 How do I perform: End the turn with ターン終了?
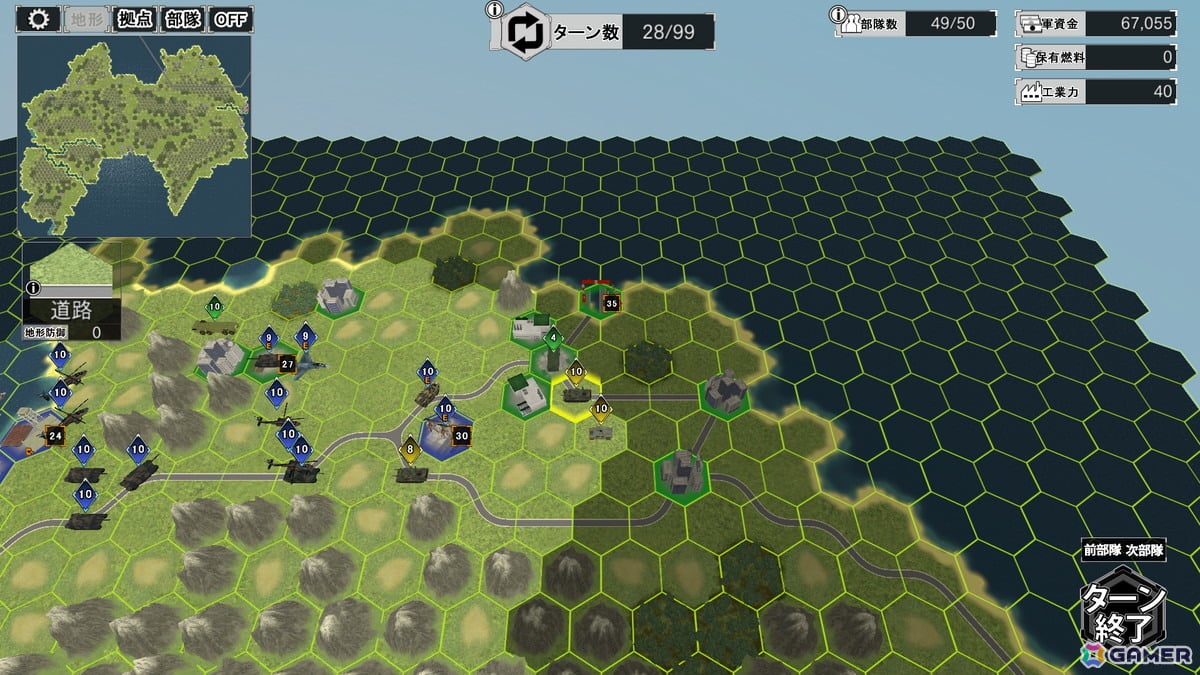coord(1124,612)
